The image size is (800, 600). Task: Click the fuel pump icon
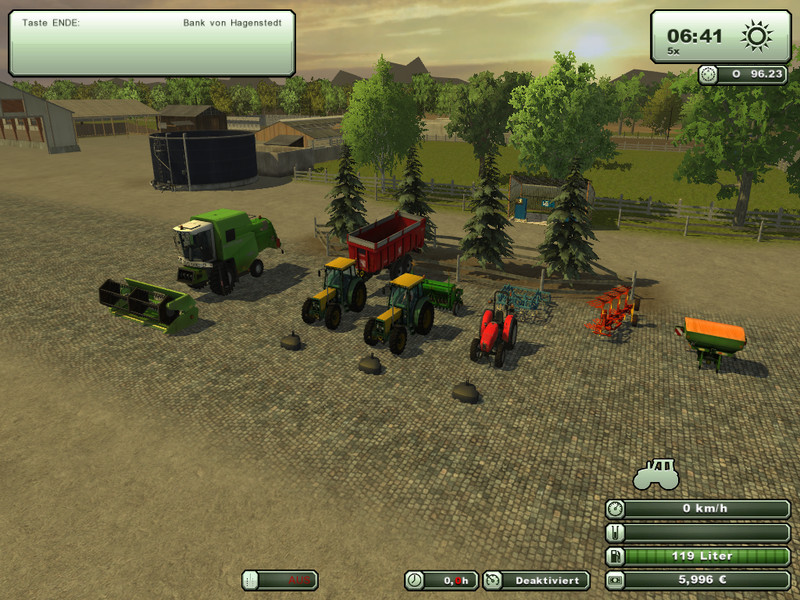[x=616, y=556]
